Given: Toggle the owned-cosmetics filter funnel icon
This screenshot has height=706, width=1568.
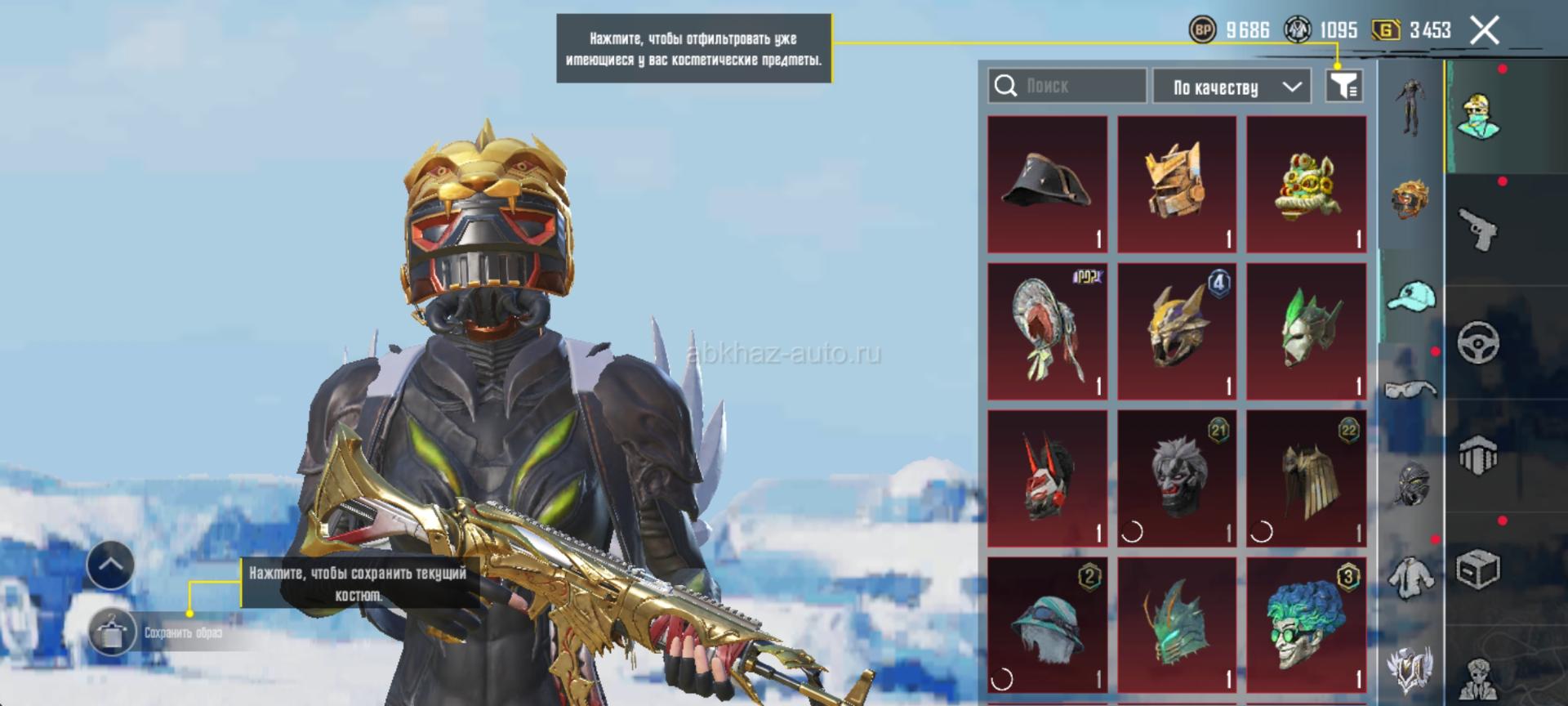Looking at the screenshot, I should point(1343,86).
